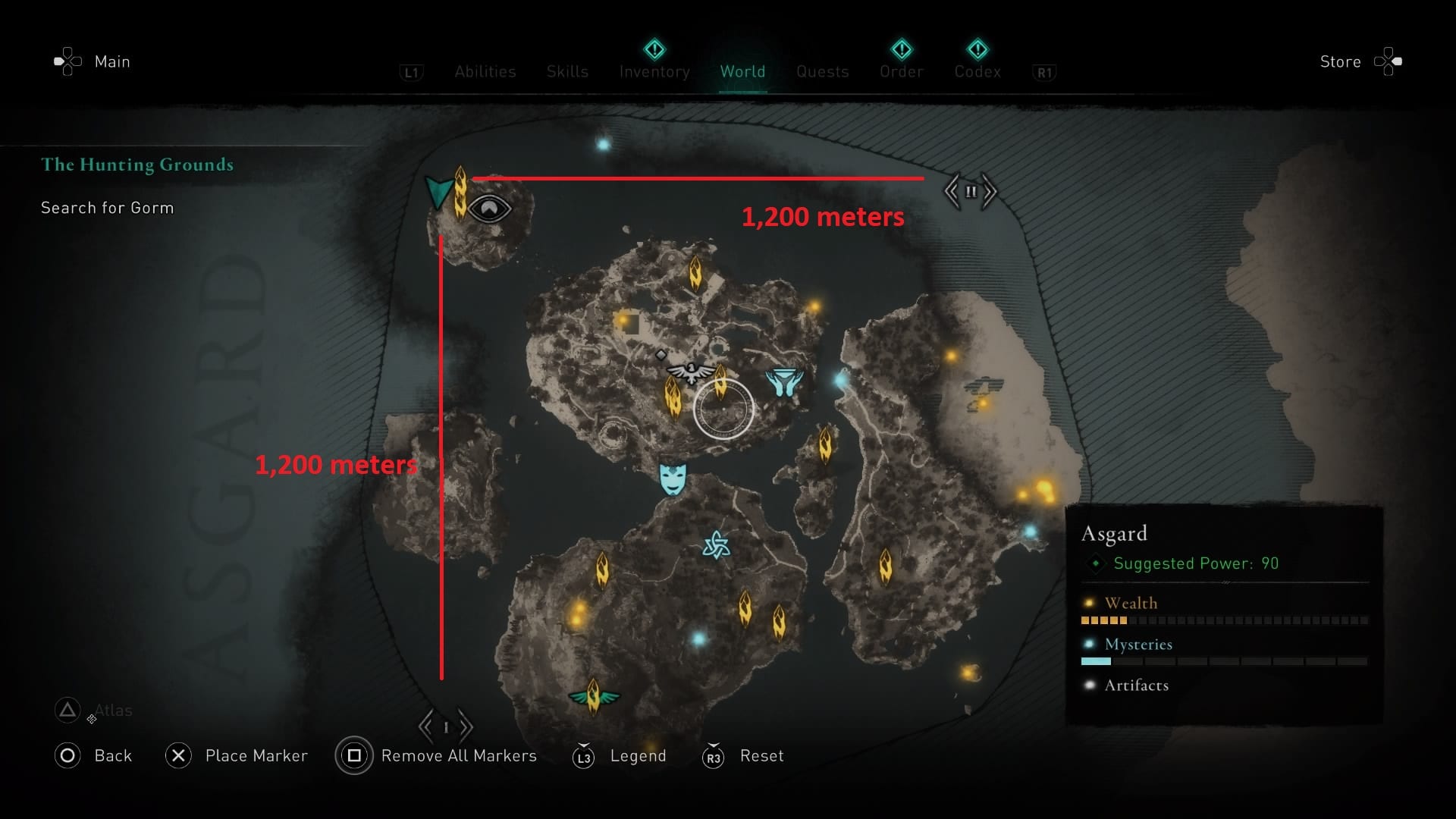Viewport: 1456px width, 819px height.
Task: Select the cyan mask mystery marker
Action: (x=673, y=479)
